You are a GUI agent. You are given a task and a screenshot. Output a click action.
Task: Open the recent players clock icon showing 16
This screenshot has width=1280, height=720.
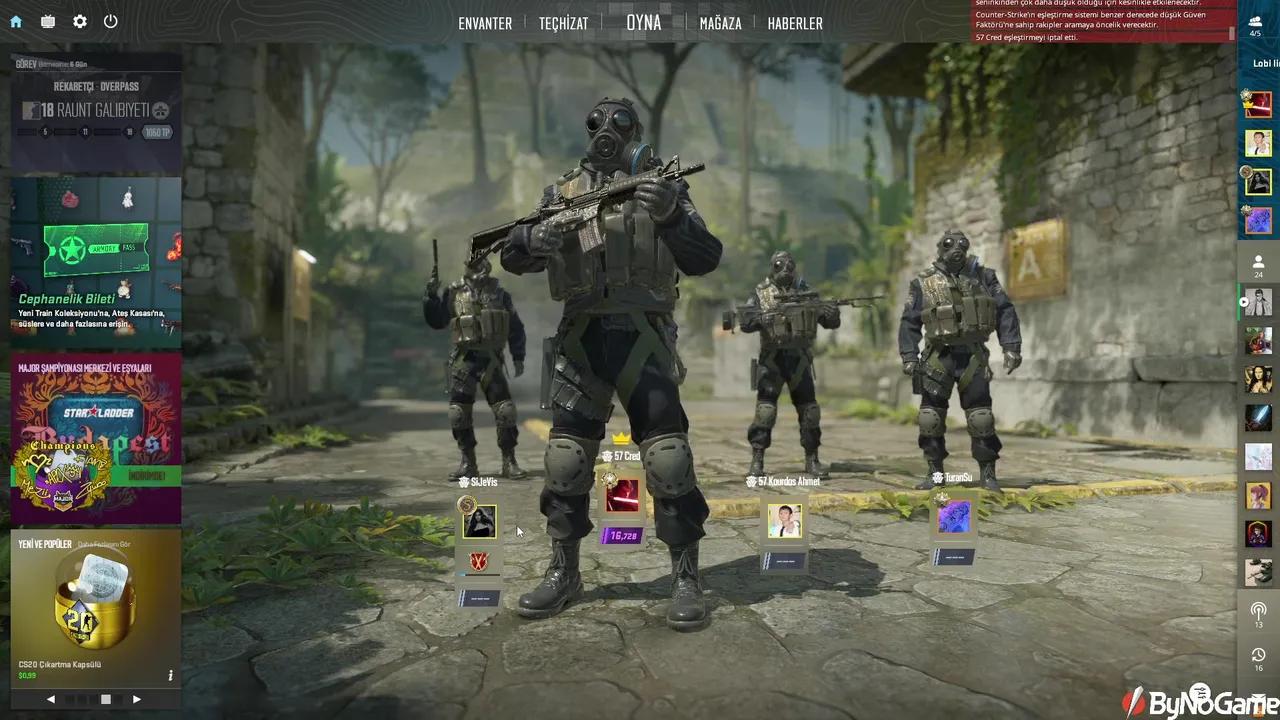[1258, 655]
